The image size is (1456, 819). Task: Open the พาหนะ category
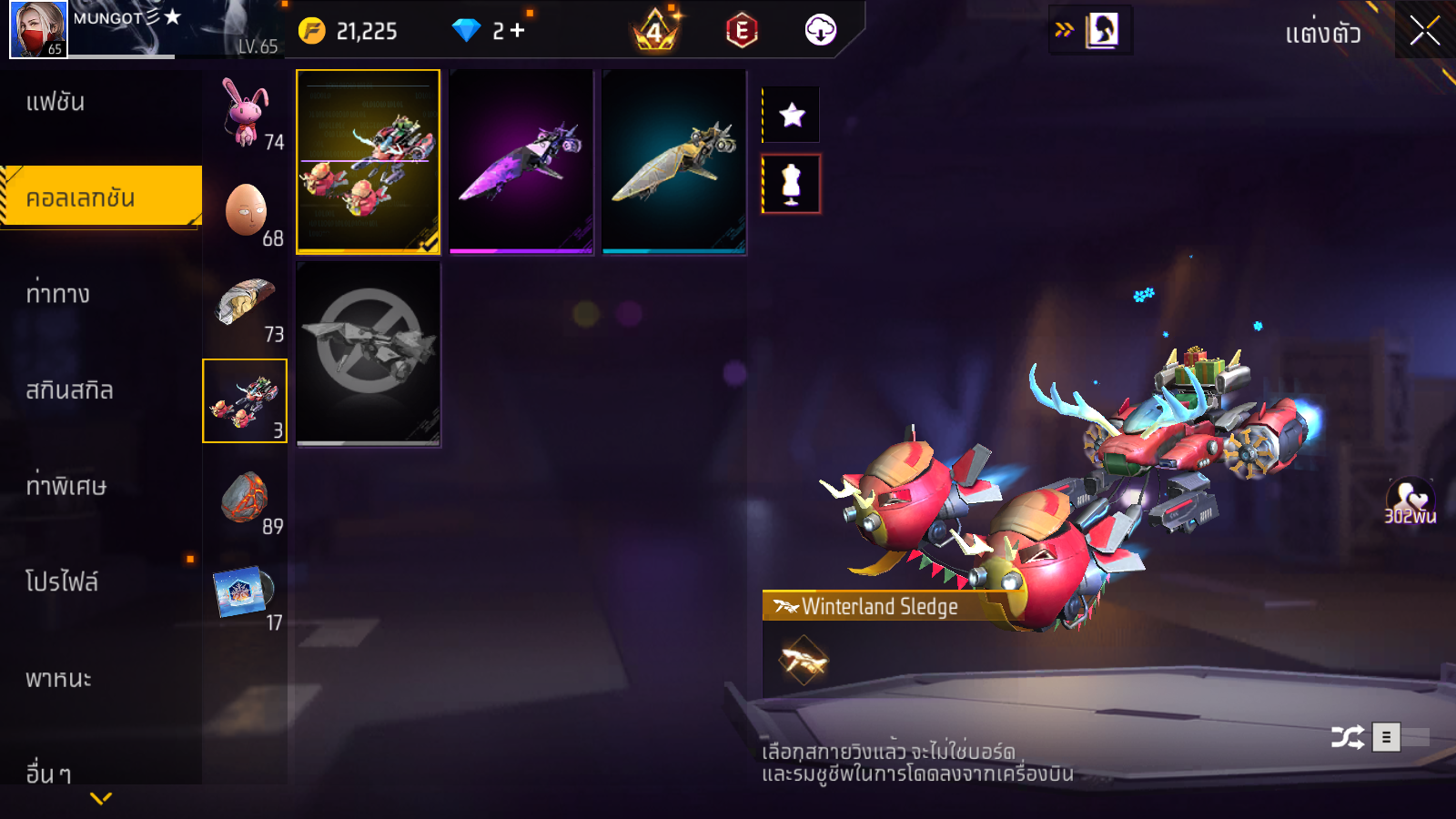58,679
